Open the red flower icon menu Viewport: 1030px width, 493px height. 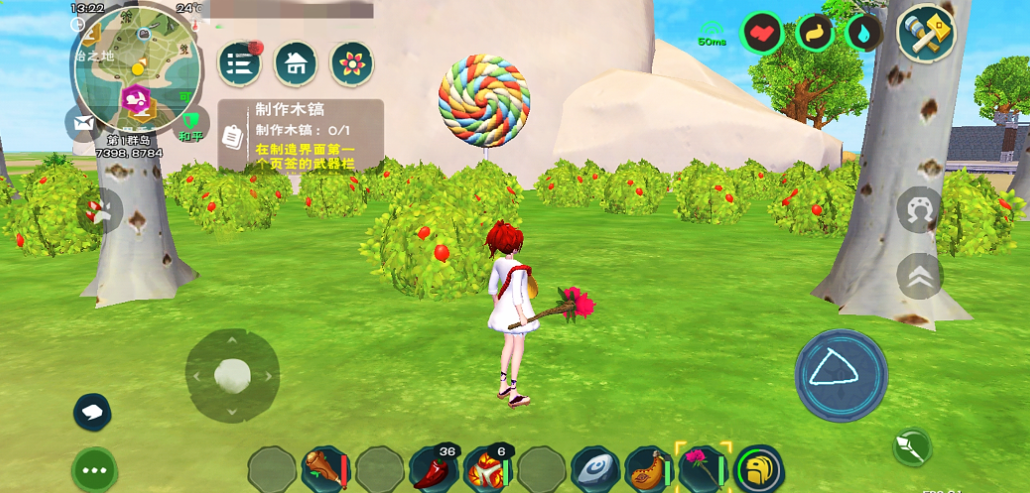[x=352, y=64]
